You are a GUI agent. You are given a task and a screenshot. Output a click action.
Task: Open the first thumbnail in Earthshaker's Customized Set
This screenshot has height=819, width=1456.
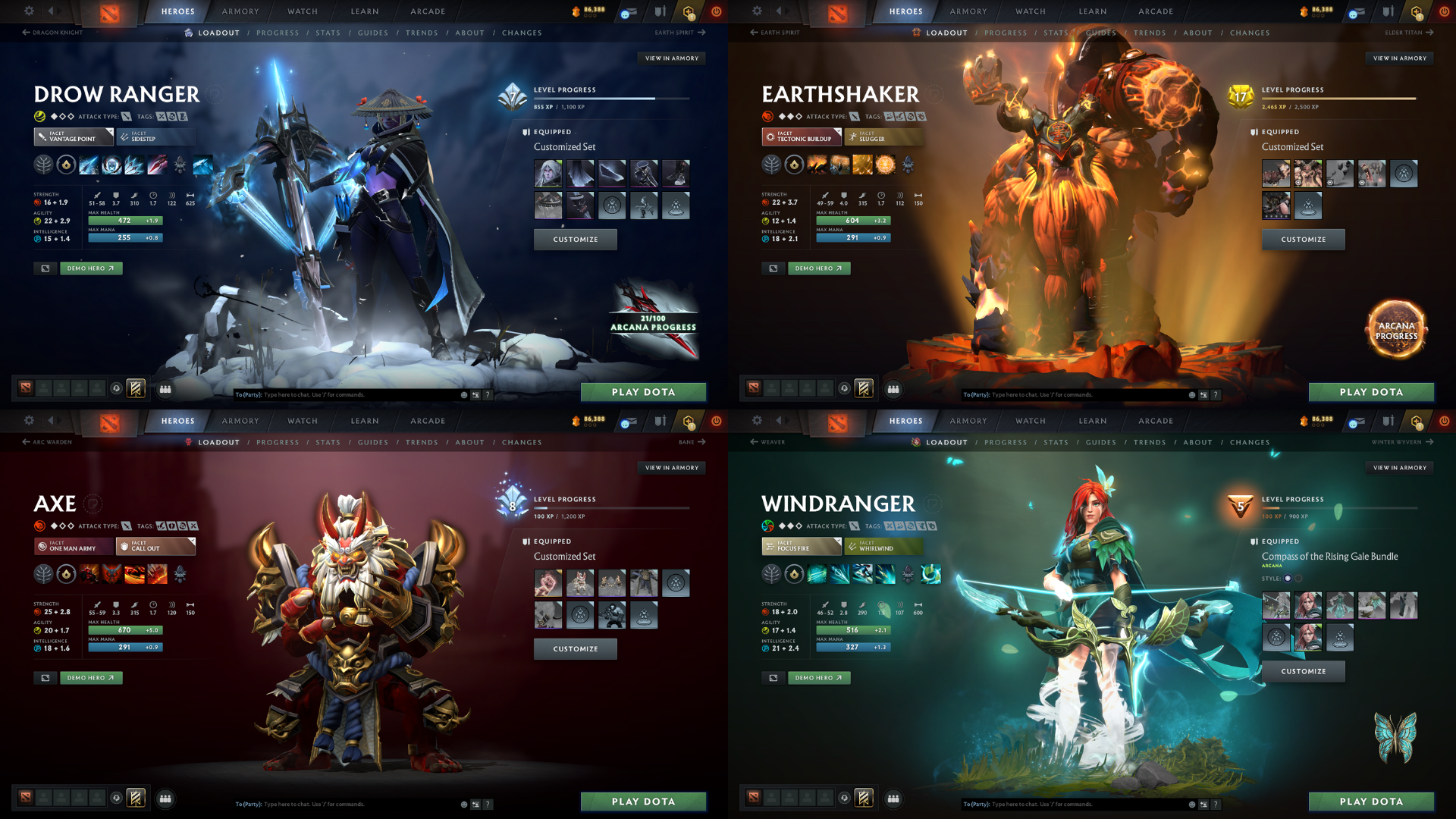1276,173
